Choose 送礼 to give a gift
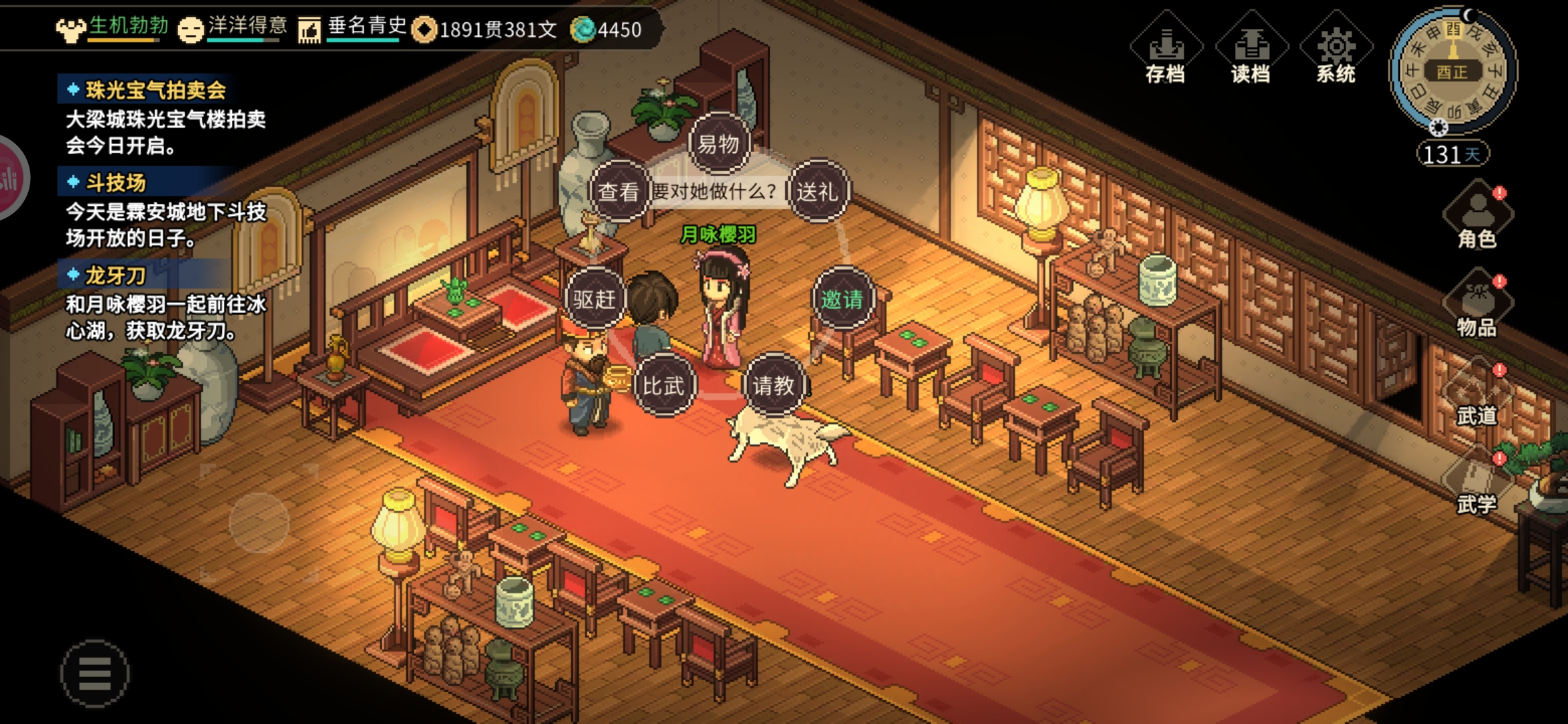 (817, 192)
